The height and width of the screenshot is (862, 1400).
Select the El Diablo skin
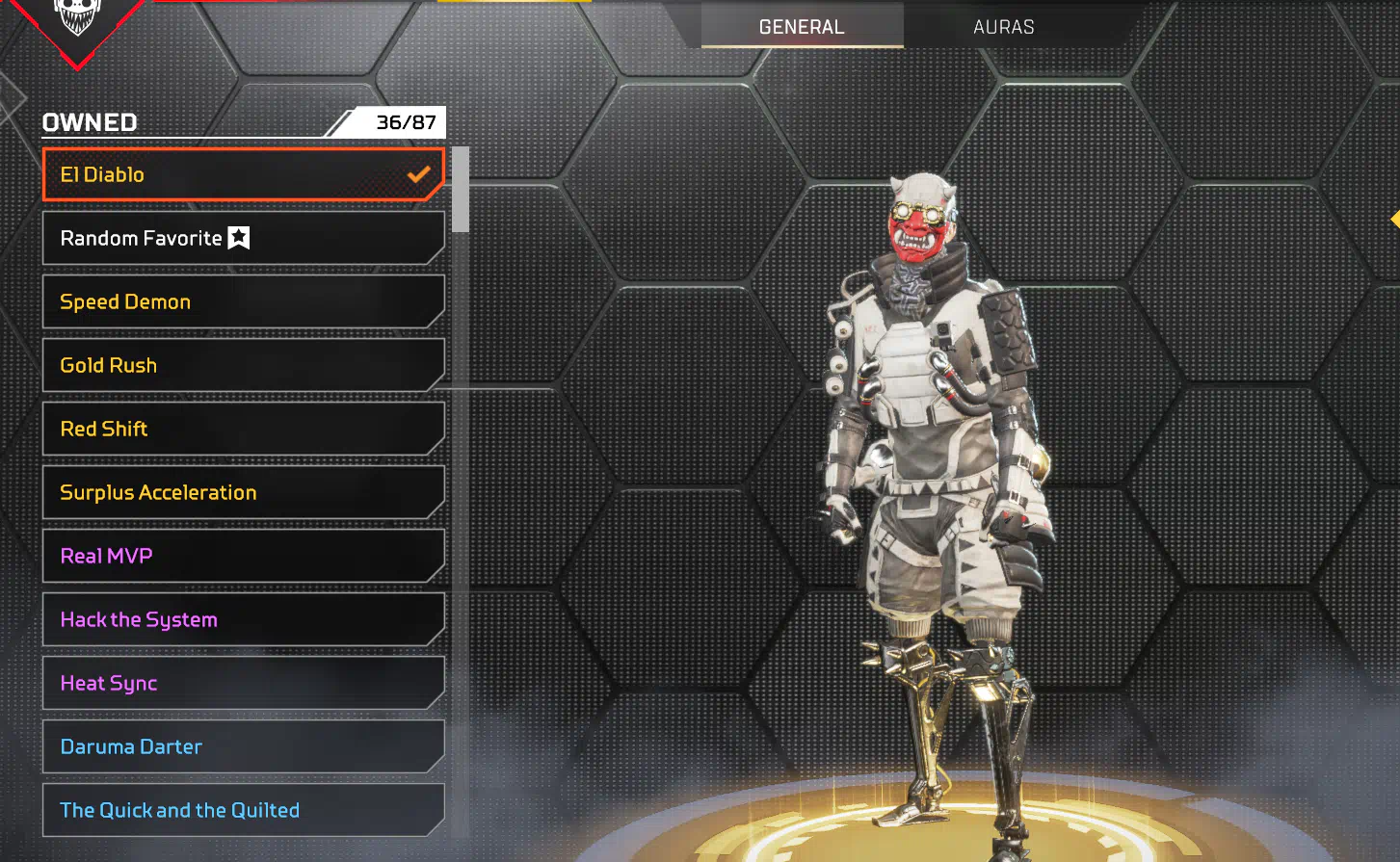243,174
